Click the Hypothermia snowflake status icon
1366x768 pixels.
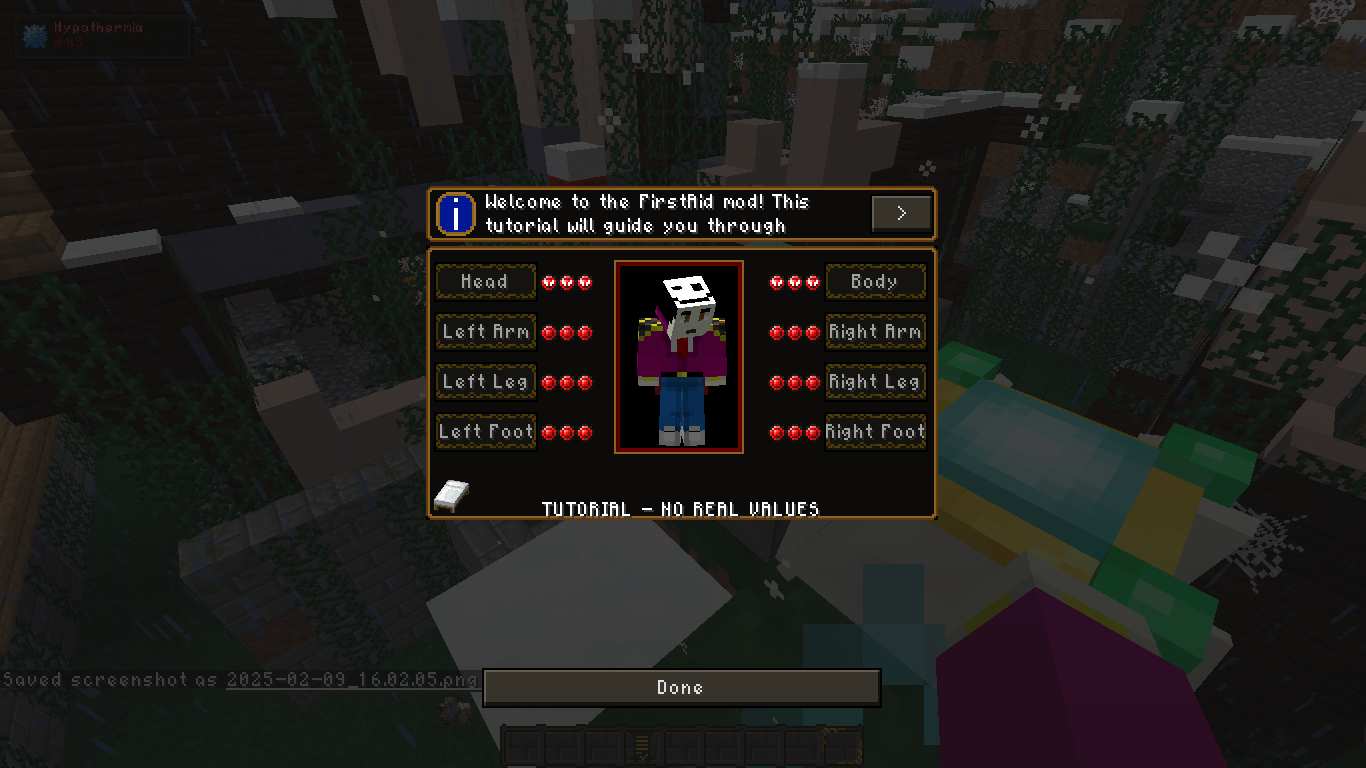coord(33,35)
